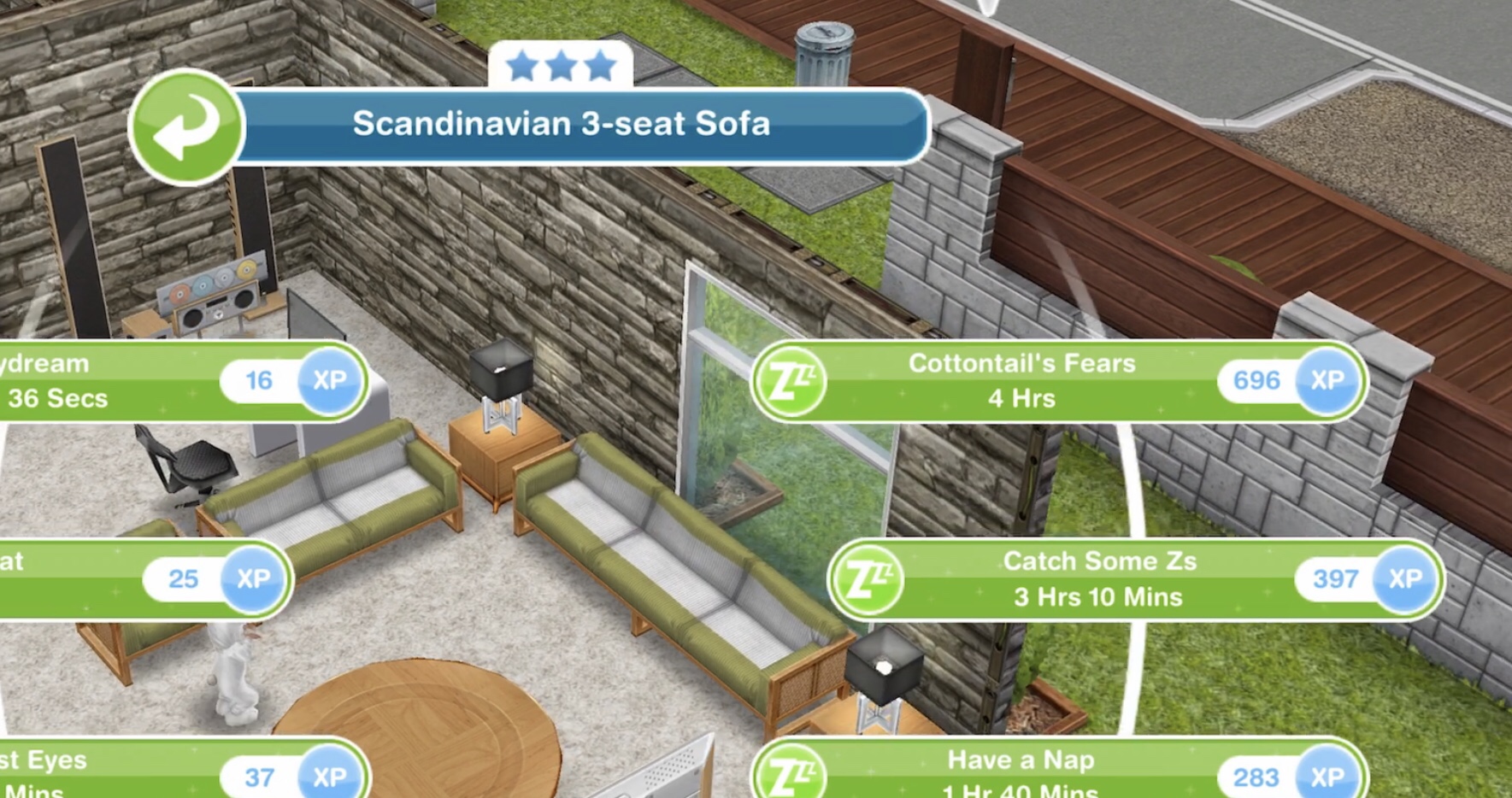The image size is (1512, 798).
Task: Tap the green back arrow button
Action: [x=186, y=126]
